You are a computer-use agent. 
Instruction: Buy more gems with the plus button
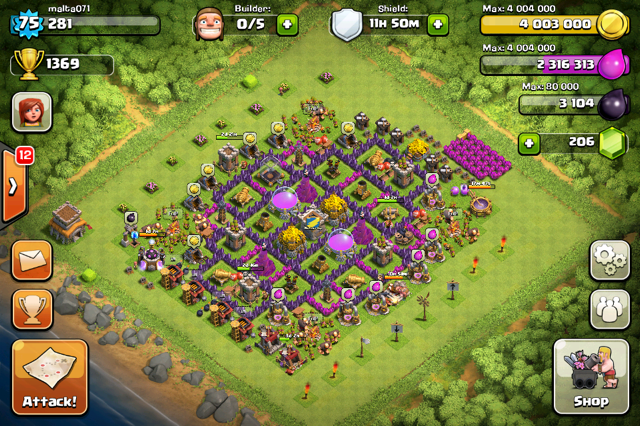pos(530,143)
